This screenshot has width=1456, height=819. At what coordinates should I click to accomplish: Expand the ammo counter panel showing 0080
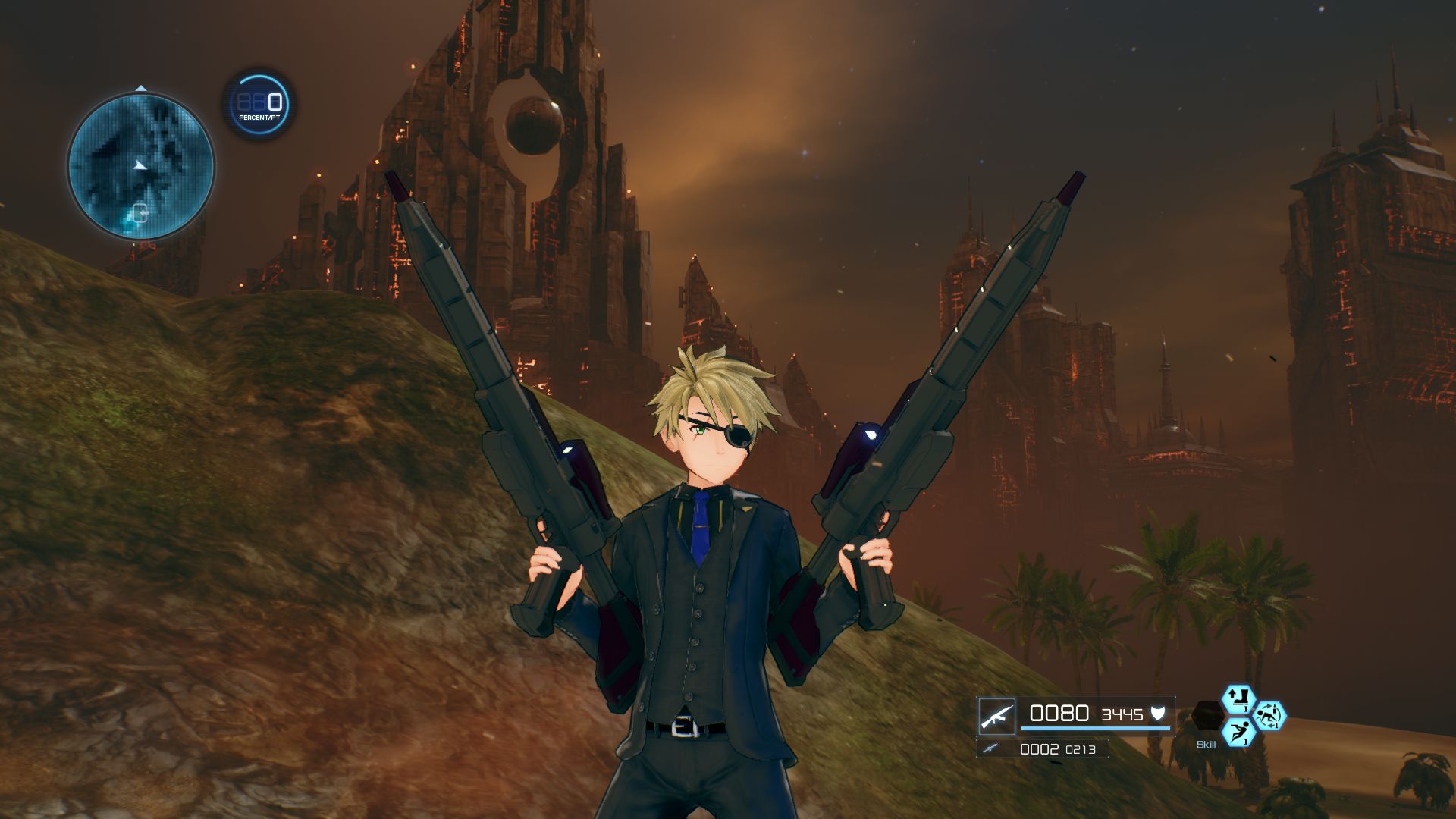(x=1059, y=713)
